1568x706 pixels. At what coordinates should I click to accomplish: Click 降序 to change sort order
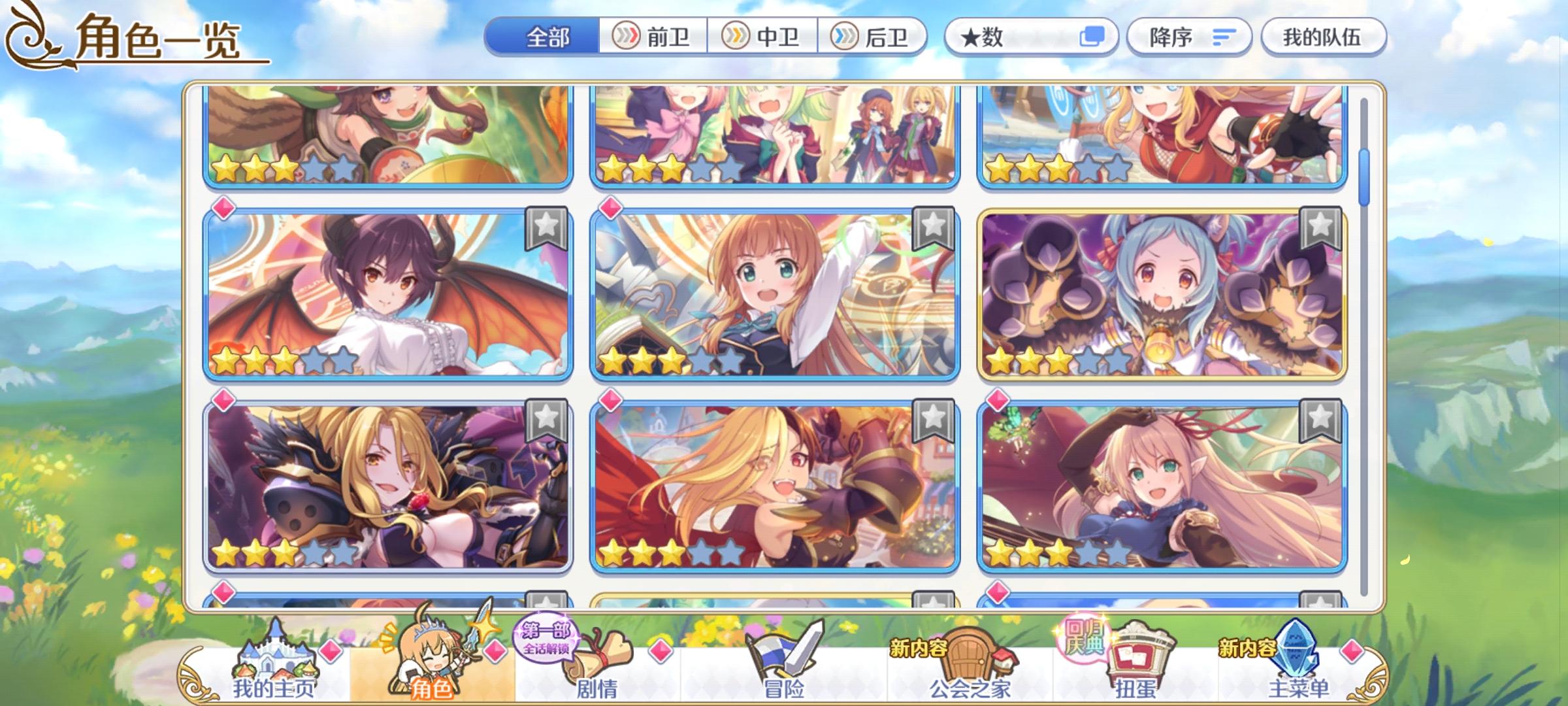pos(1189,37)
